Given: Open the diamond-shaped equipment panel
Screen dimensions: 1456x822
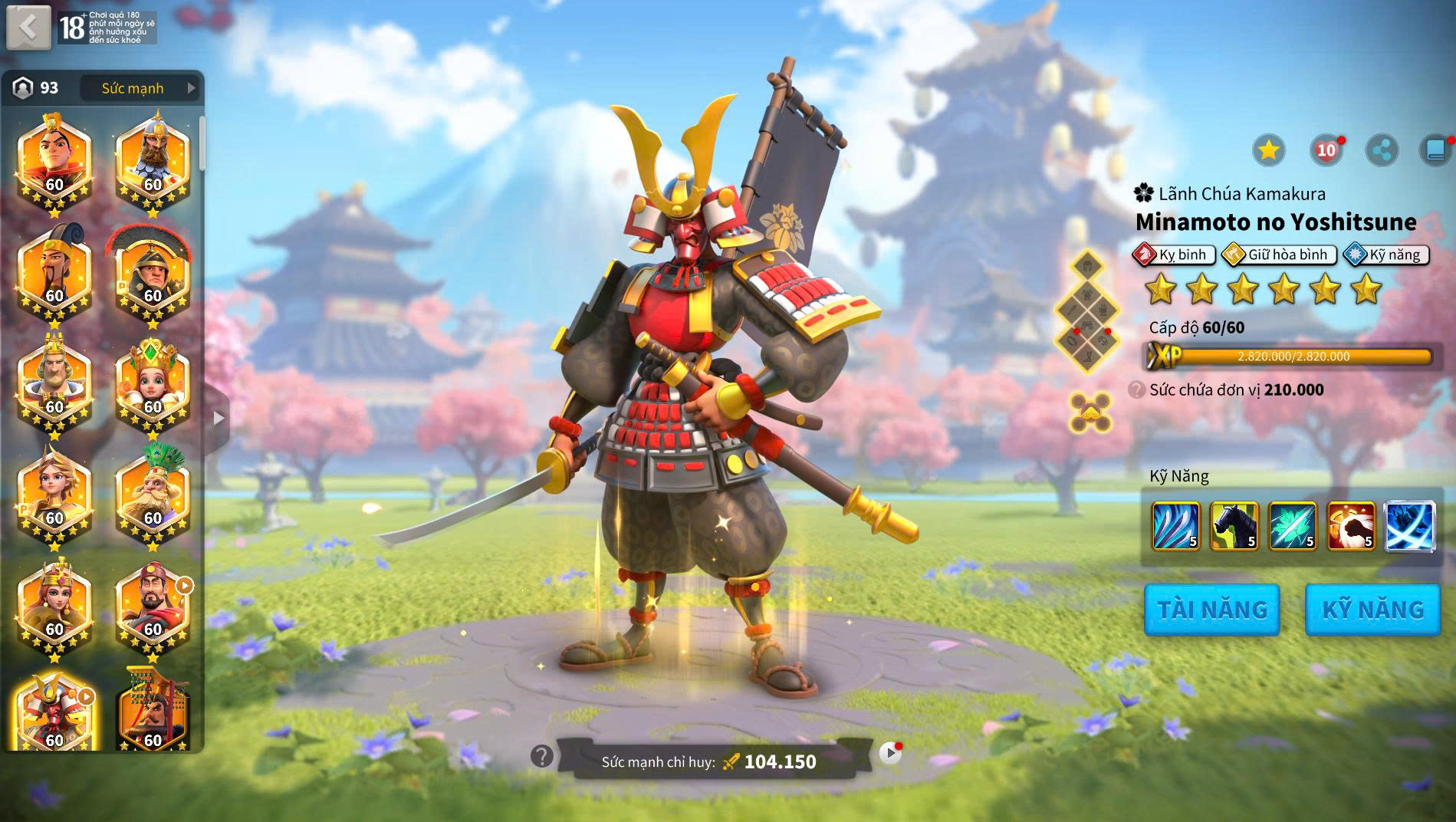Looking at the screenshot, I should (x=1088, y=311).
